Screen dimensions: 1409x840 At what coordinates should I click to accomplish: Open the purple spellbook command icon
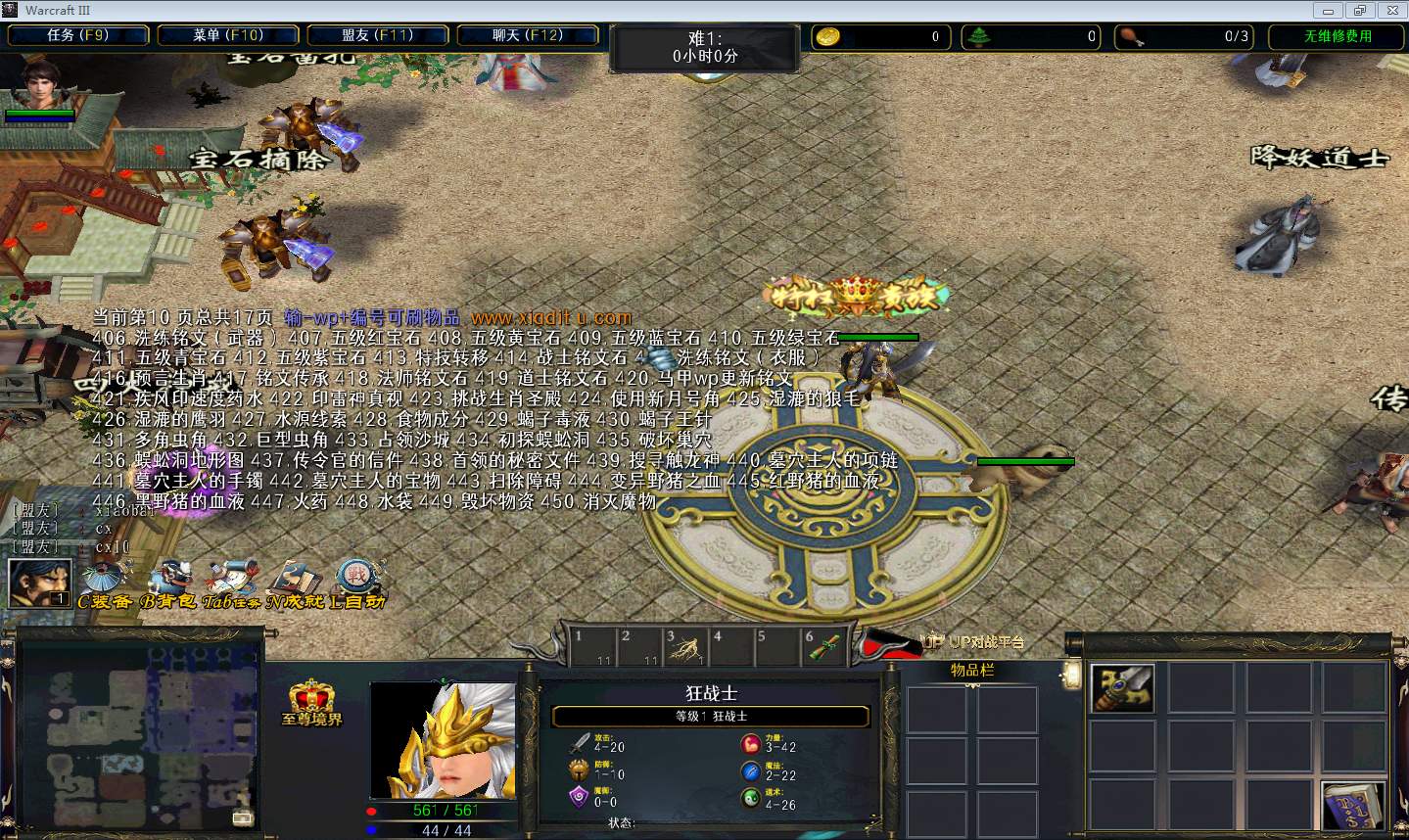coord(1353,806)
